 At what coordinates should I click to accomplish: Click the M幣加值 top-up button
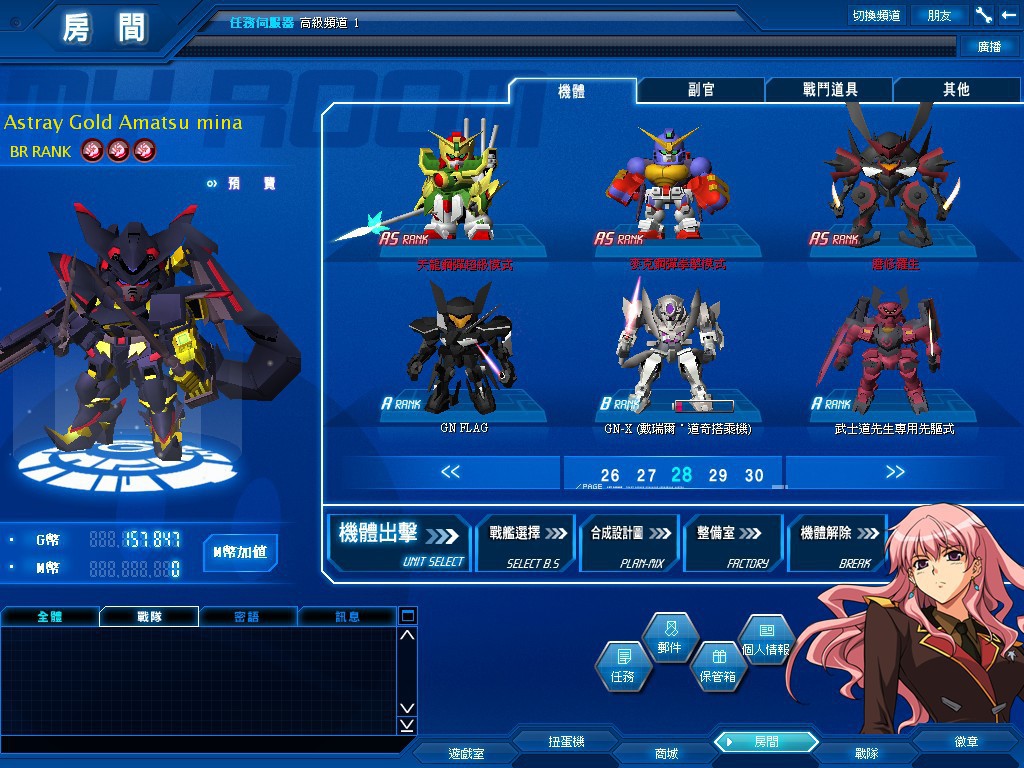[x=240, y=552]
